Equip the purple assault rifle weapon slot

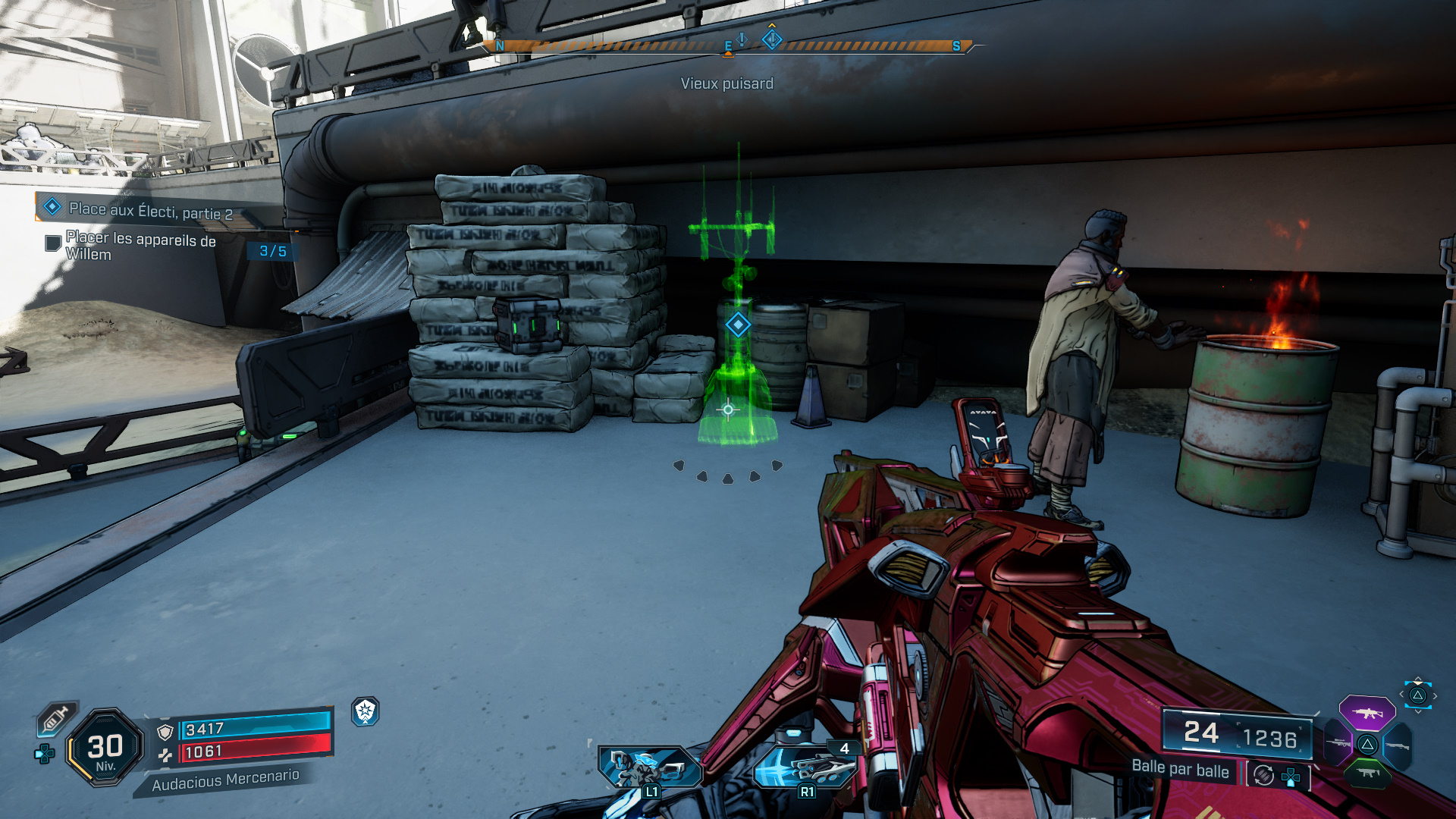click(1367, 713)
